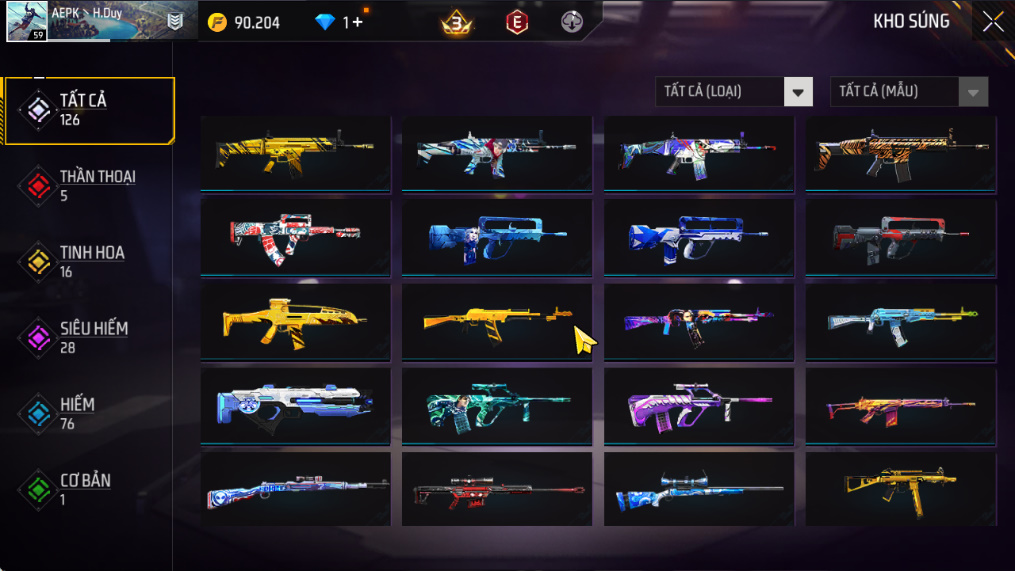
Task: Pick the orange tiger-striped SCAR skin
Action: (900, 153)
